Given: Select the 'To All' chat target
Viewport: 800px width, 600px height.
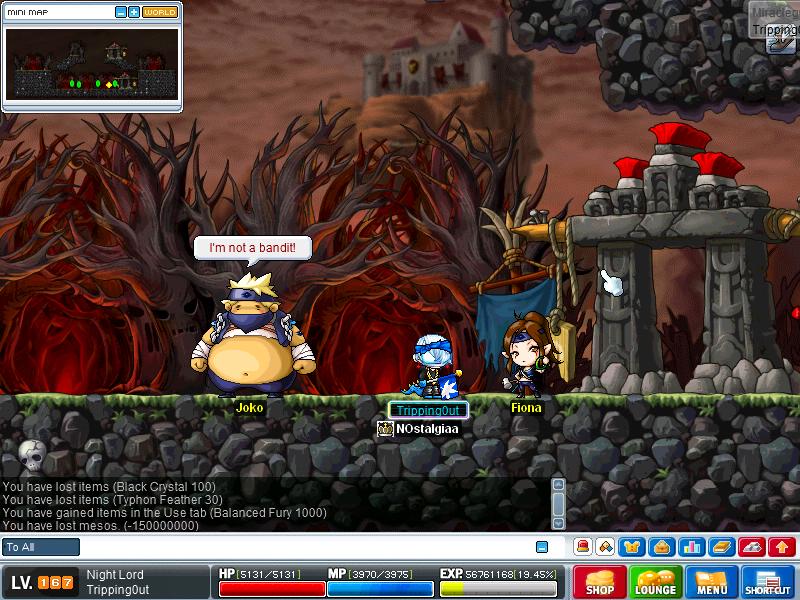Looking at the screenshot, I should point(41,547).
